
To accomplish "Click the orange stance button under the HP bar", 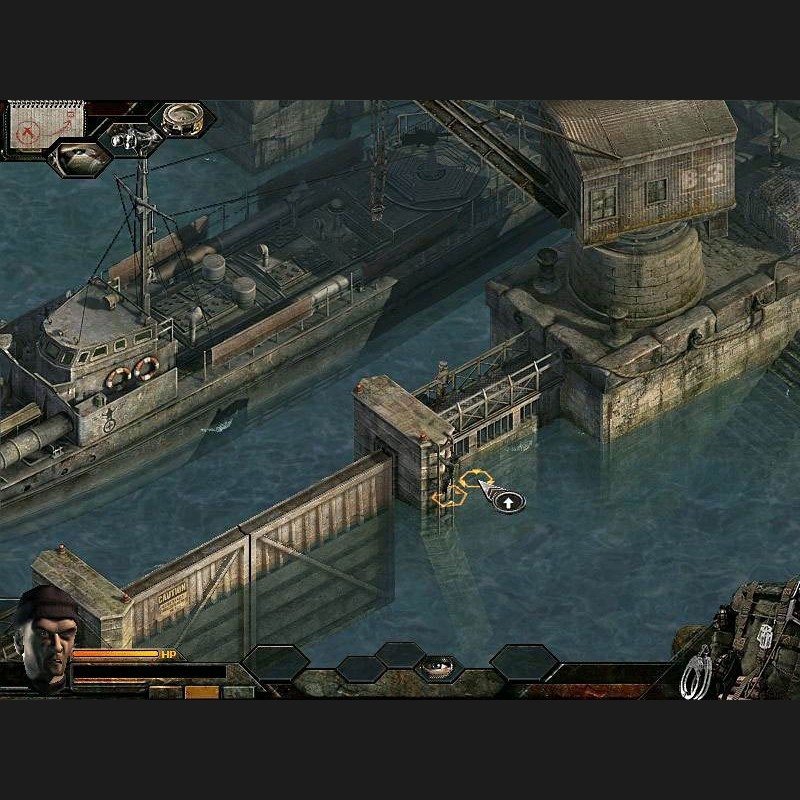I will 202,691.
